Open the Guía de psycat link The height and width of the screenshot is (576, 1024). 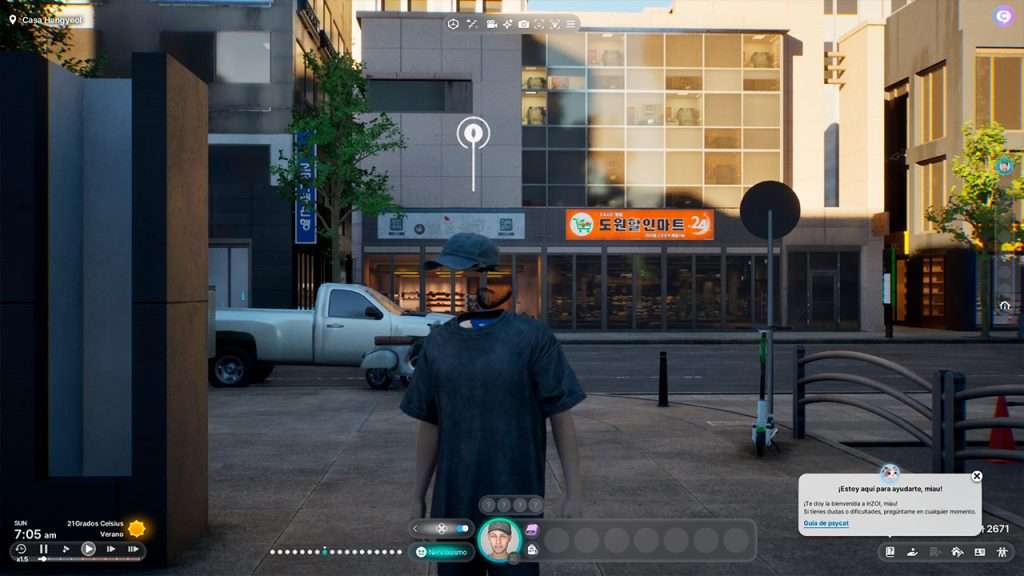[x=826, y=524]
